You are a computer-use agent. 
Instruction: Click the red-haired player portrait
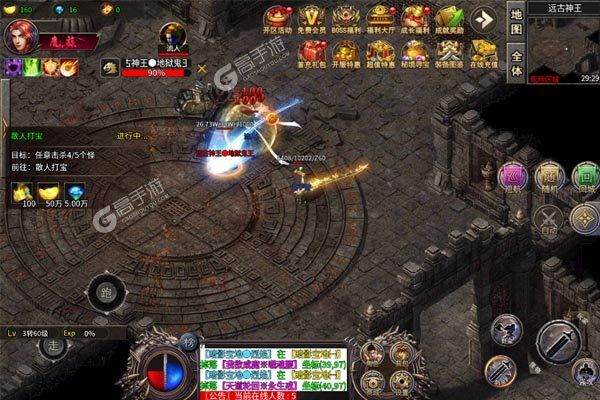point(22,36)
